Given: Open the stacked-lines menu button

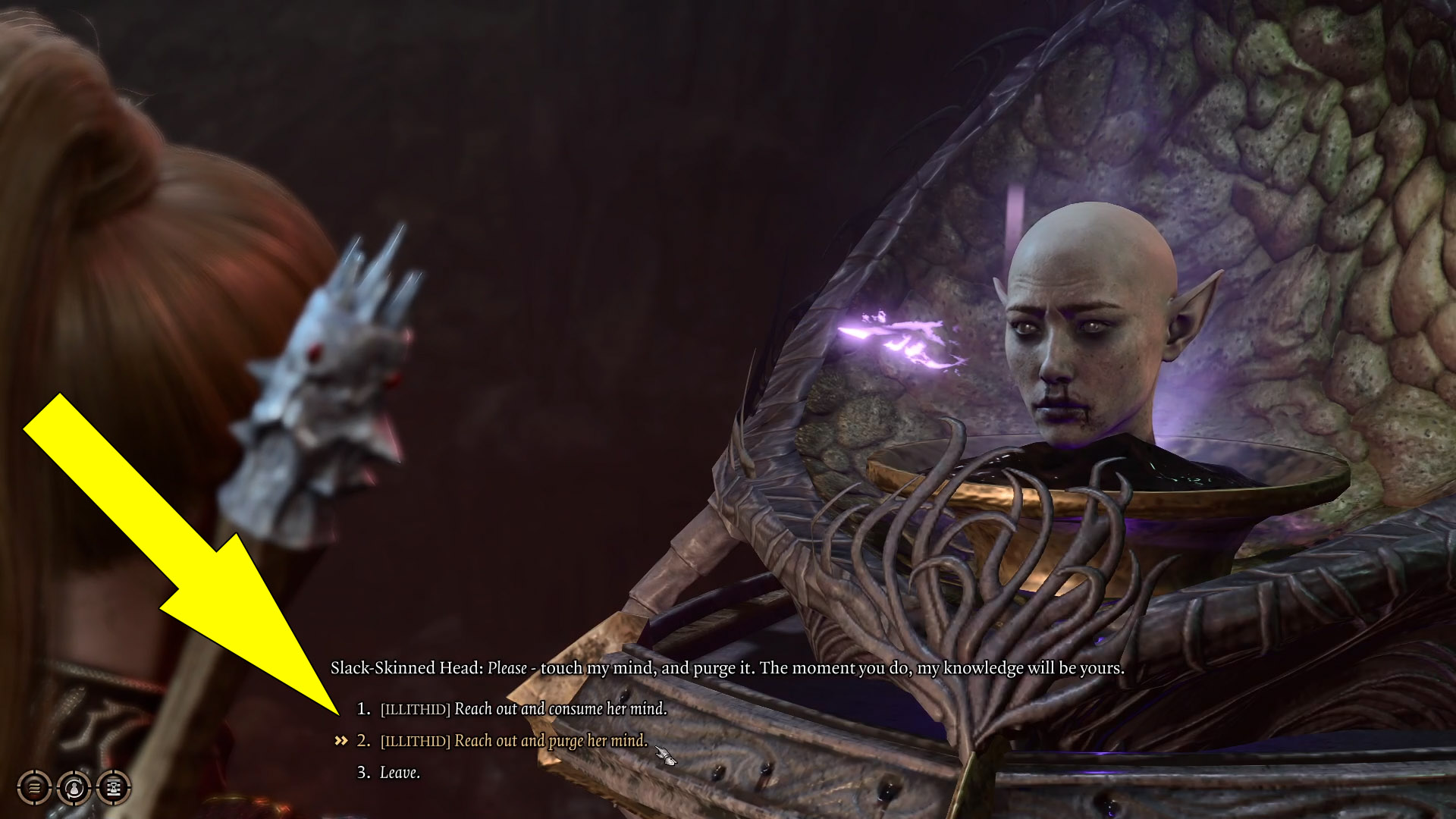Looking at the screenshot, I should 34,788.
